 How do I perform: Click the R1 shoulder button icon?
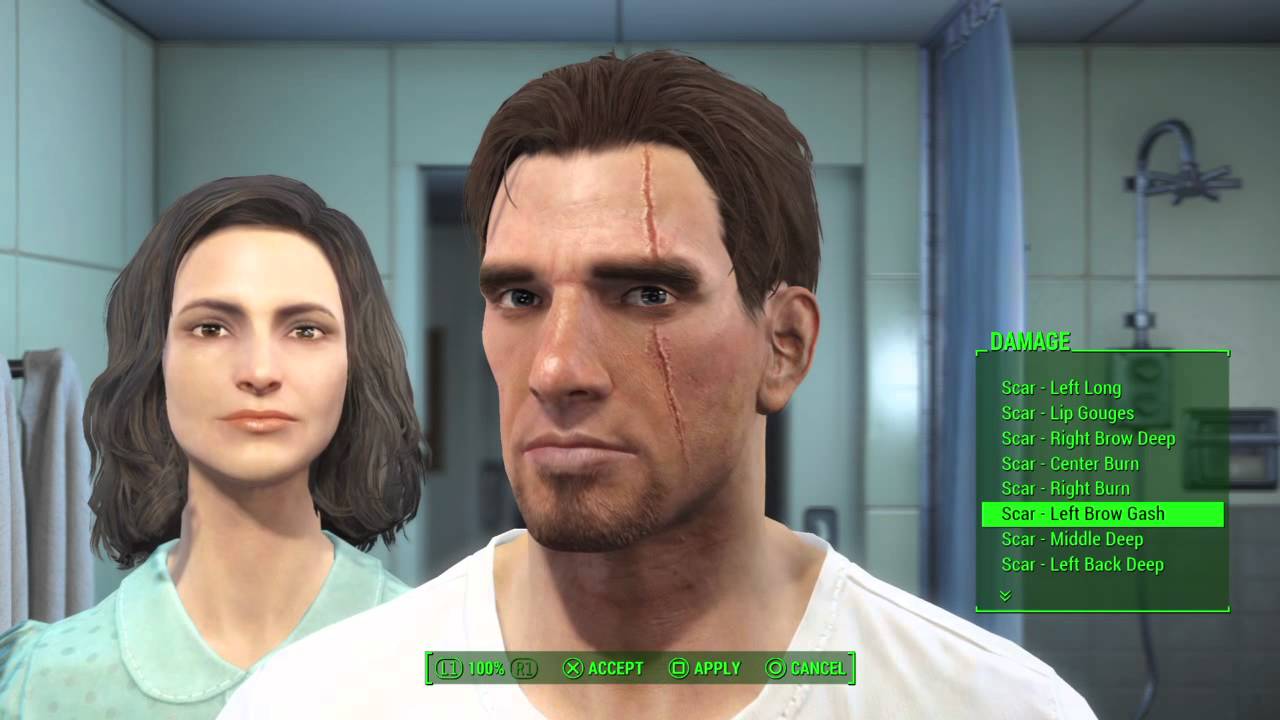[x=522, y=667]
